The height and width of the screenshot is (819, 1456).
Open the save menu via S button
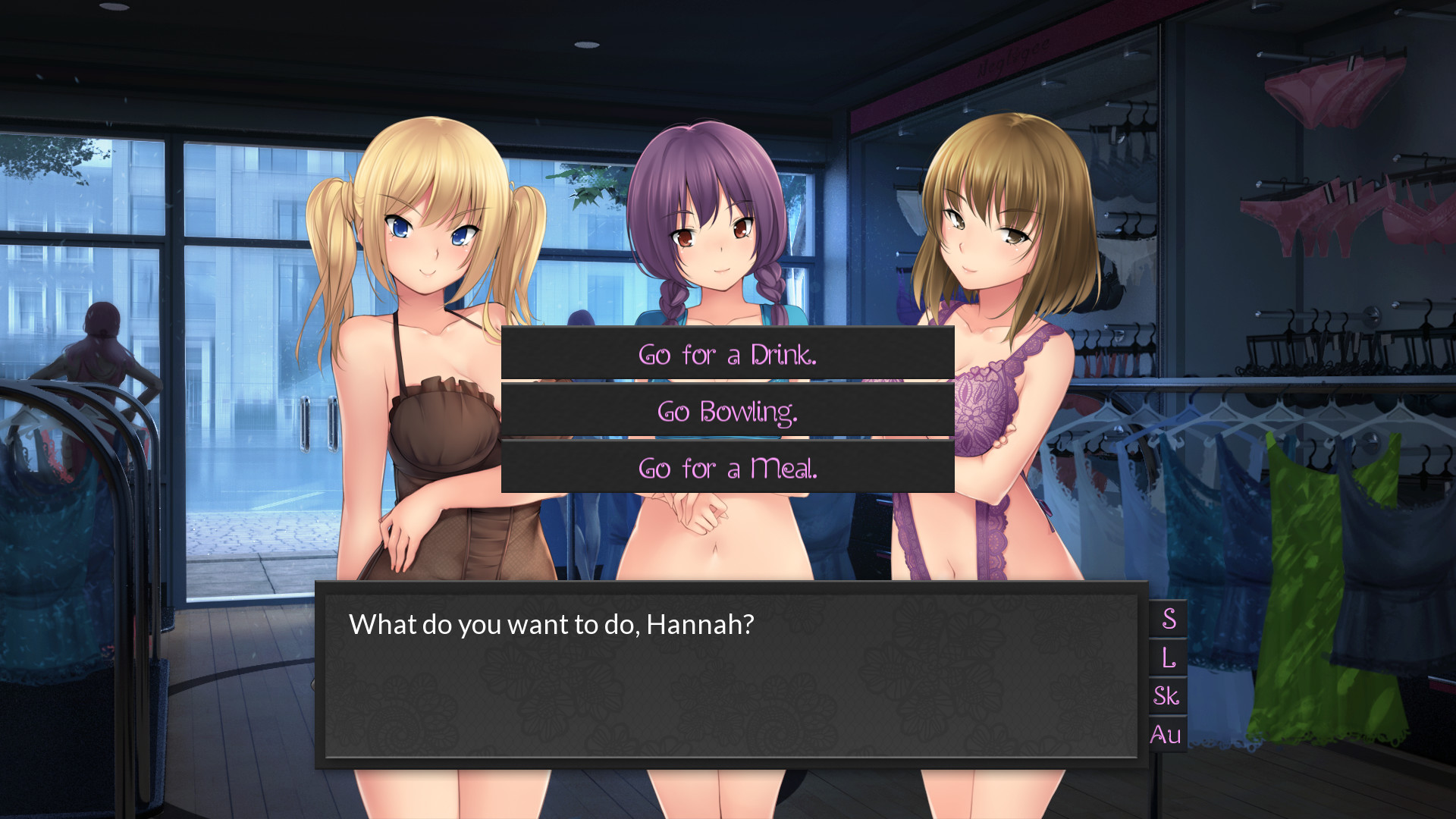[x=1169, y=619]
